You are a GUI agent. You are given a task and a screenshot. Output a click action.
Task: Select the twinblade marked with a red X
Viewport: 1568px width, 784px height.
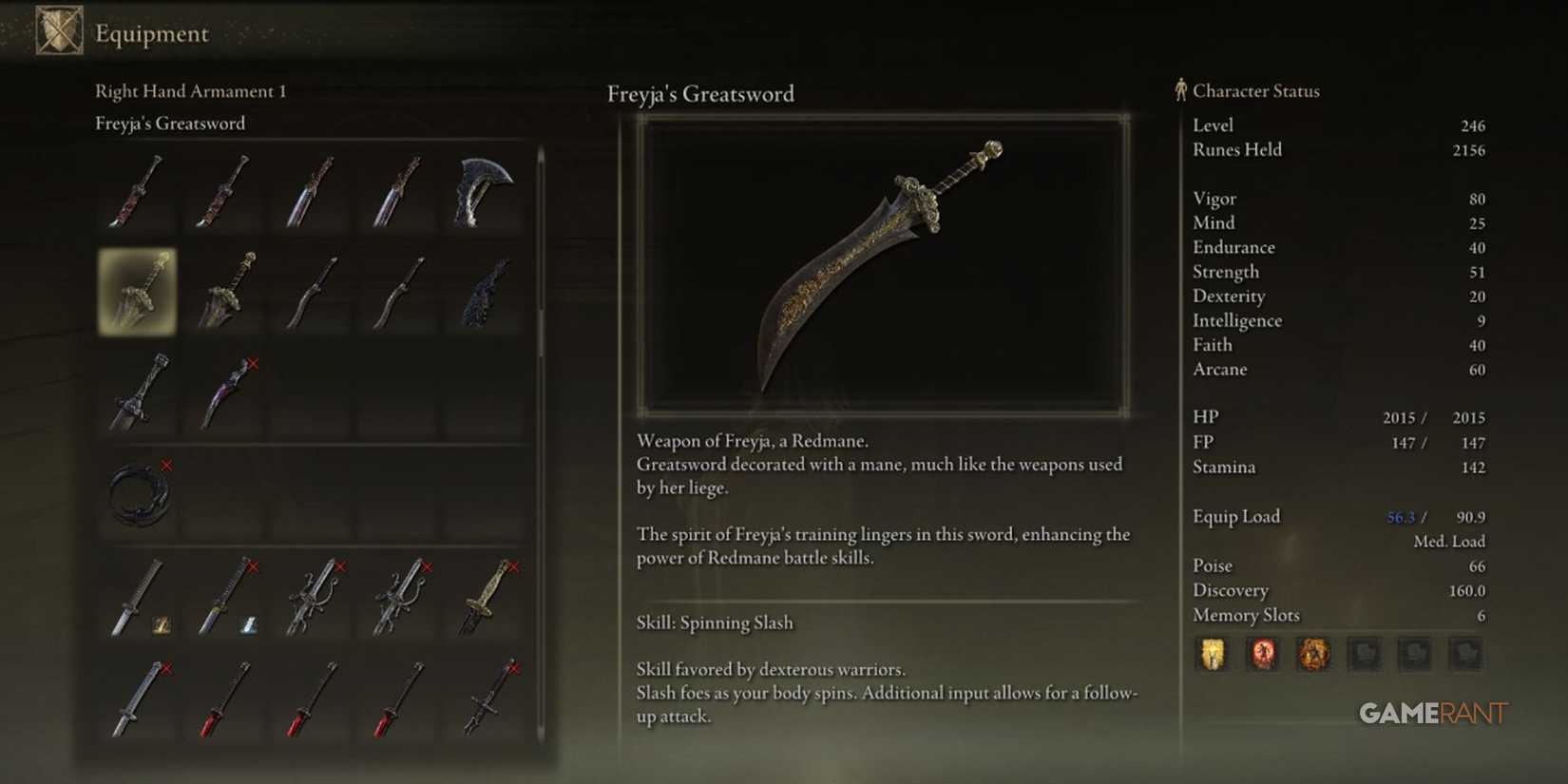click(x=225, y=392)
